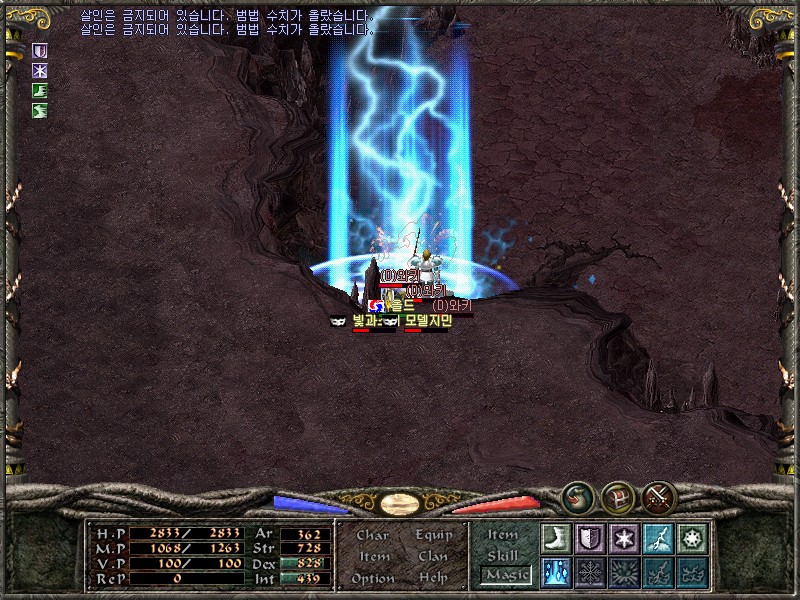This screenshot has height=600, width=800.
Task: Toggle the crossed swords round button
Action: coord(658,495)
